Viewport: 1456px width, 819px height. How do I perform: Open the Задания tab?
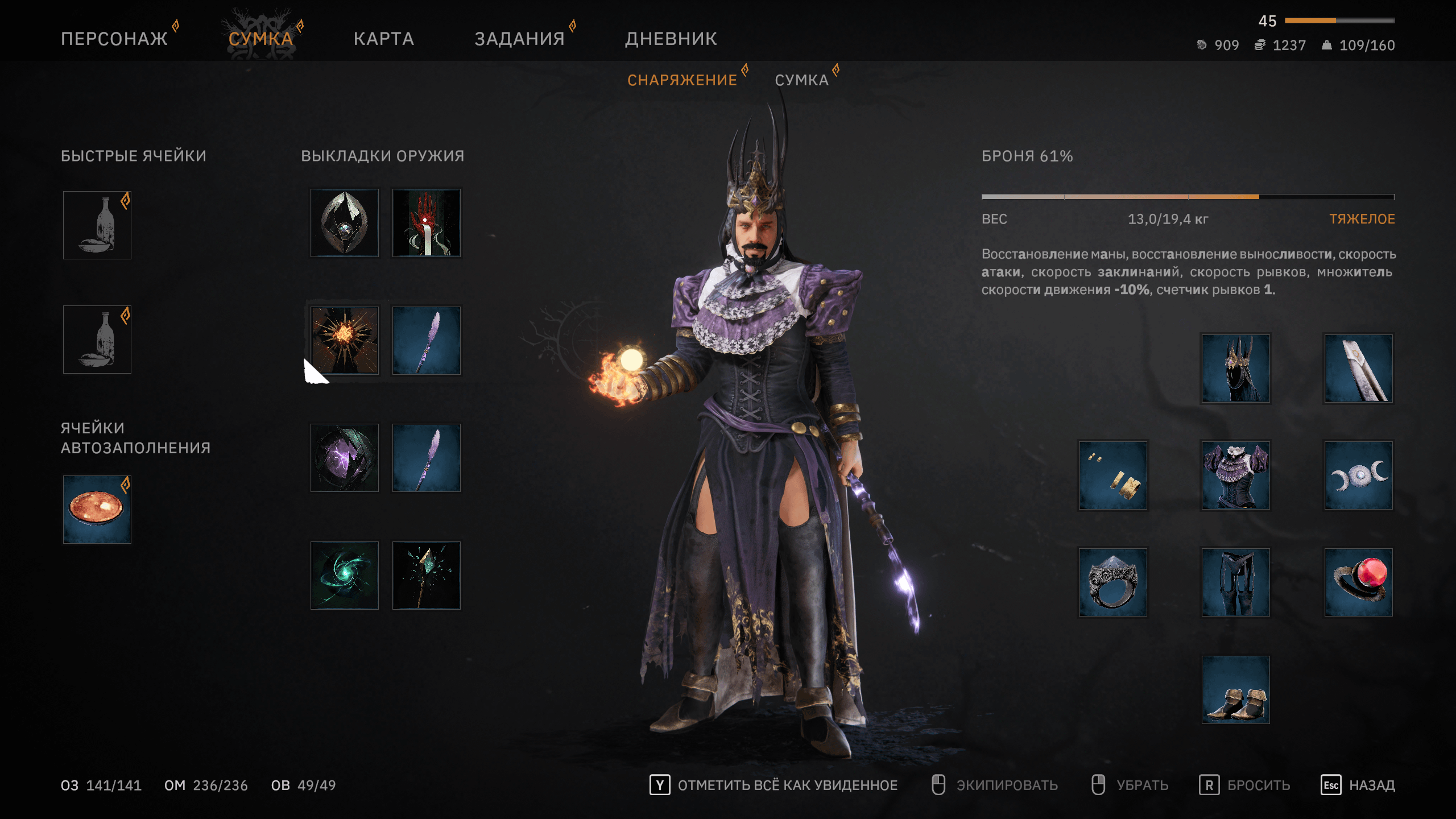pos(519,39)
